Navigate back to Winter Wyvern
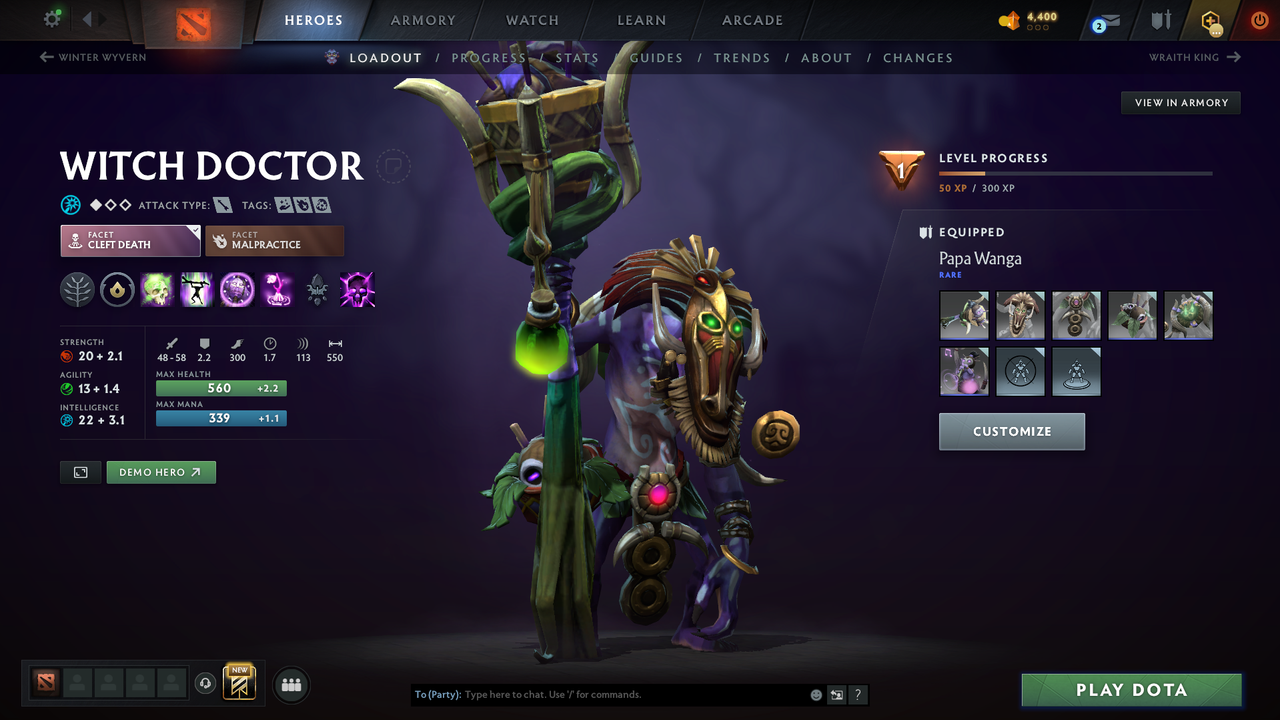 92,58
